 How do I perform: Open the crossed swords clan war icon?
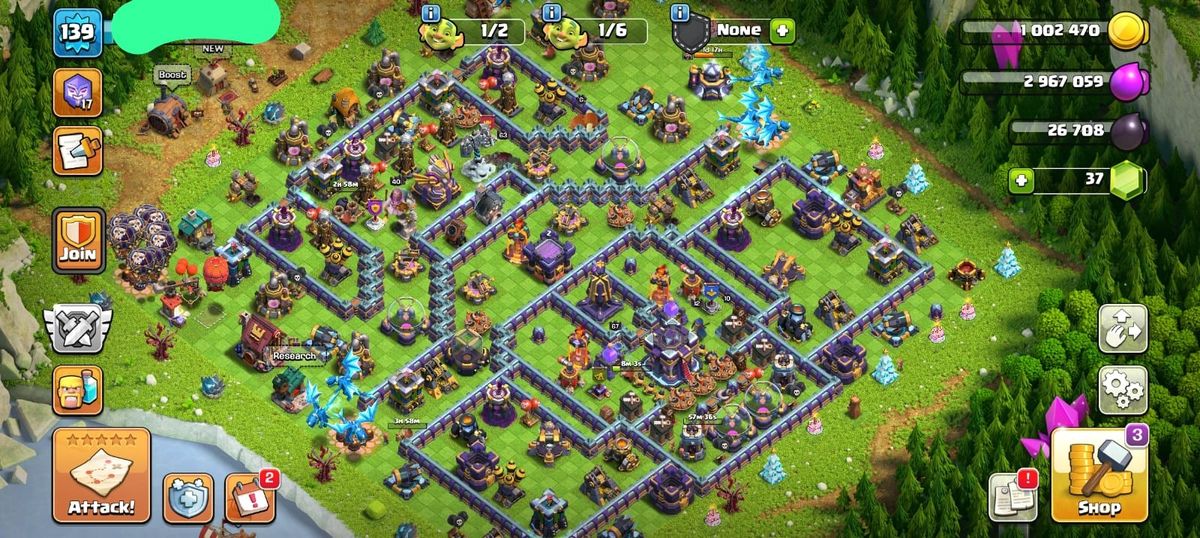click(x=76, y=329)
